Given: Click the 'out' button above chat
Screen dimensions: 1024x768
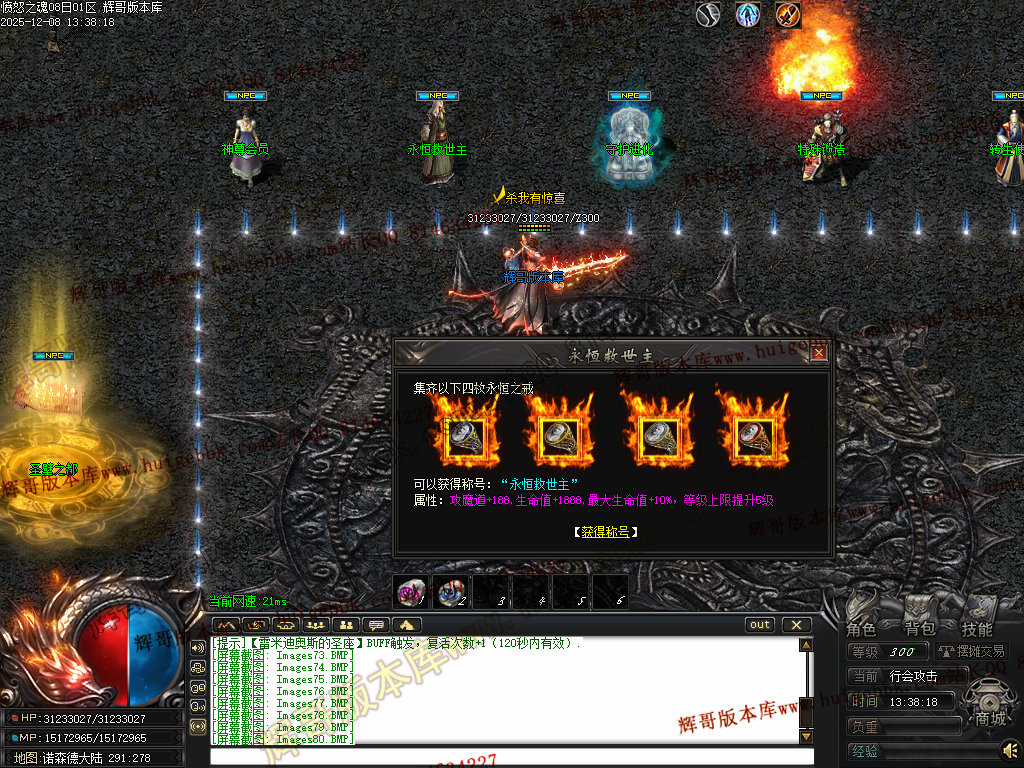Looking at the screenshot, I should (x=761, y=625).
